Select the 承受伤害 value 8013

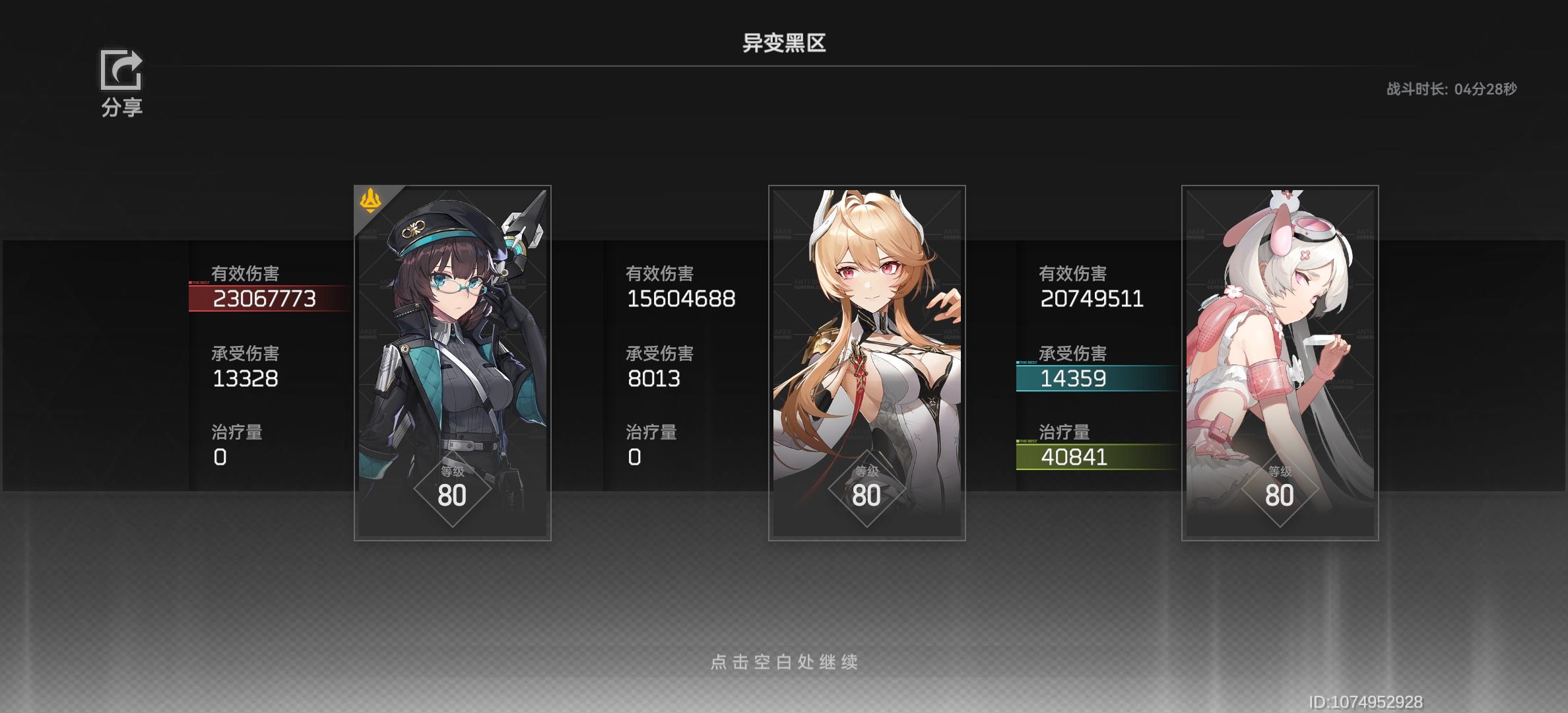[x=655, y=378]
